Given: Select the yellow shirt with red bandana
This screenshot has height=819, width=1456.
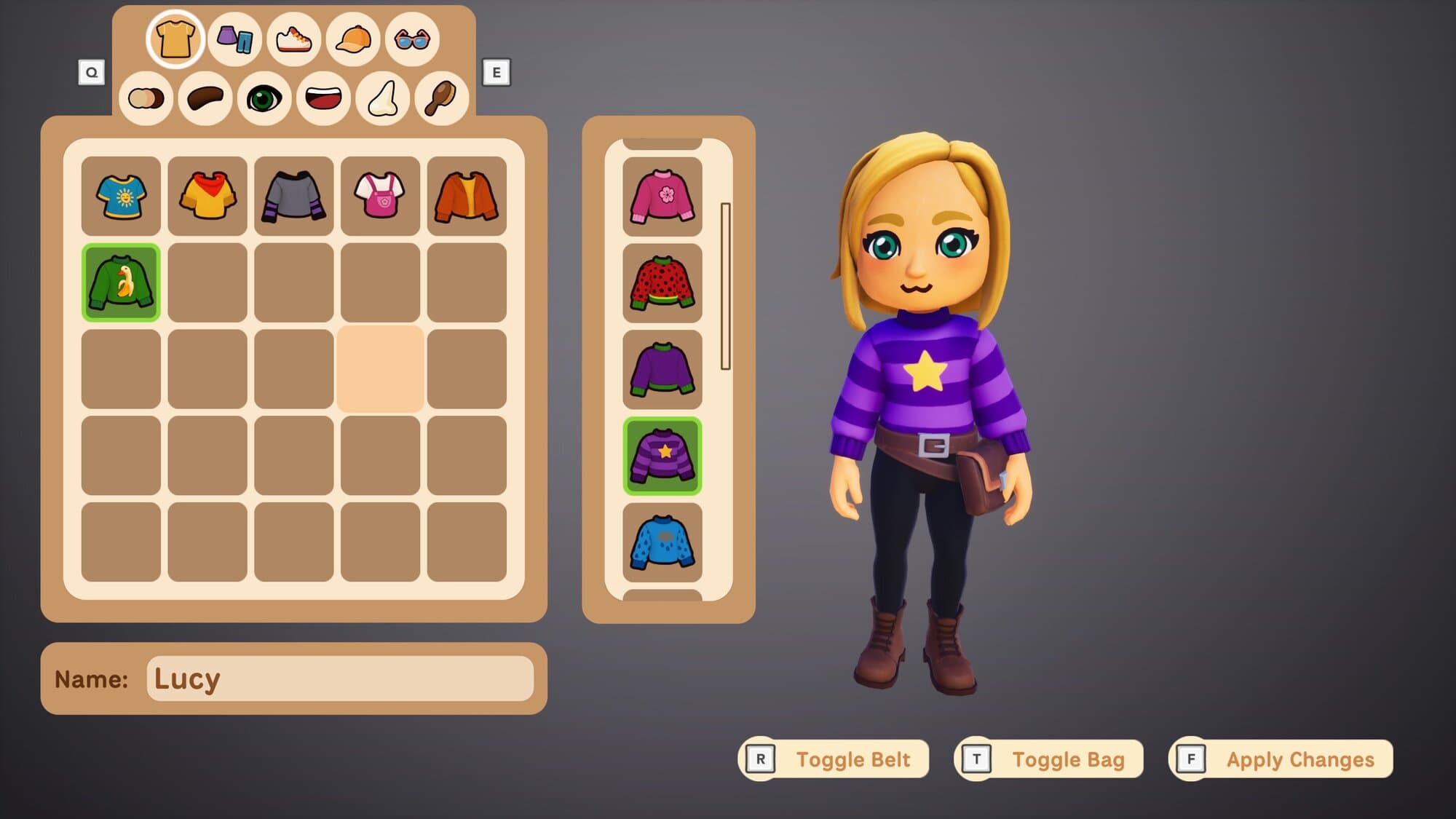Looking at the screenshot, I should point(207,196).
